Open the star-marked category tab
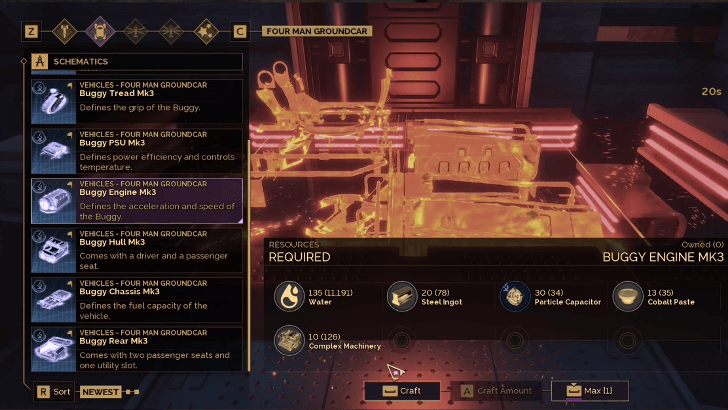This screenshot has width=728, height=410. [206, 31]
